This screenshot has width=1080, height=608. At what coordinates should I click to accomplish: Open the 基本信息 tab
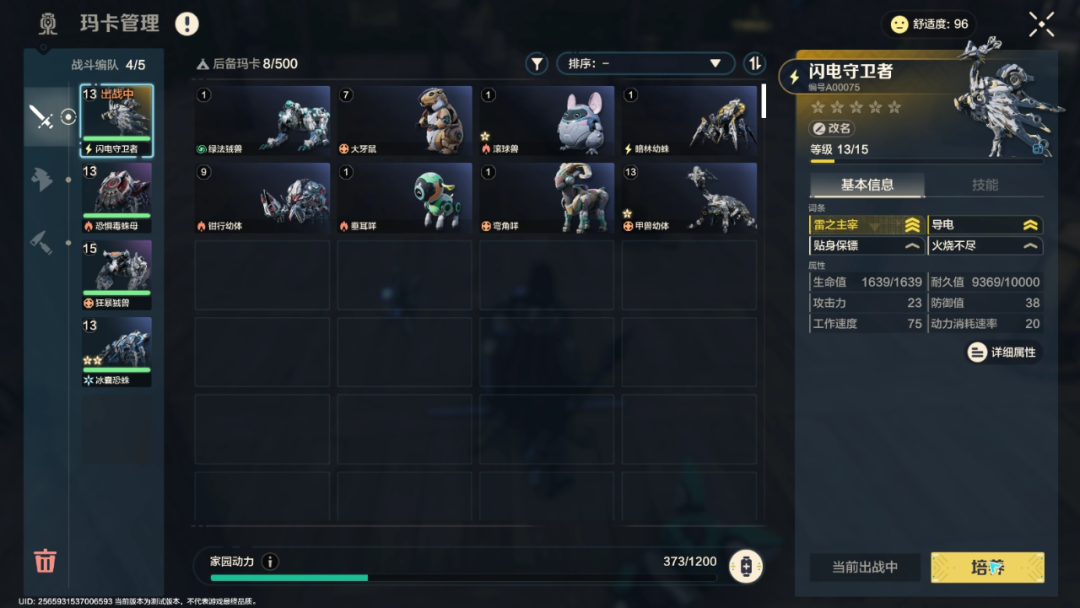pos(867,185)
